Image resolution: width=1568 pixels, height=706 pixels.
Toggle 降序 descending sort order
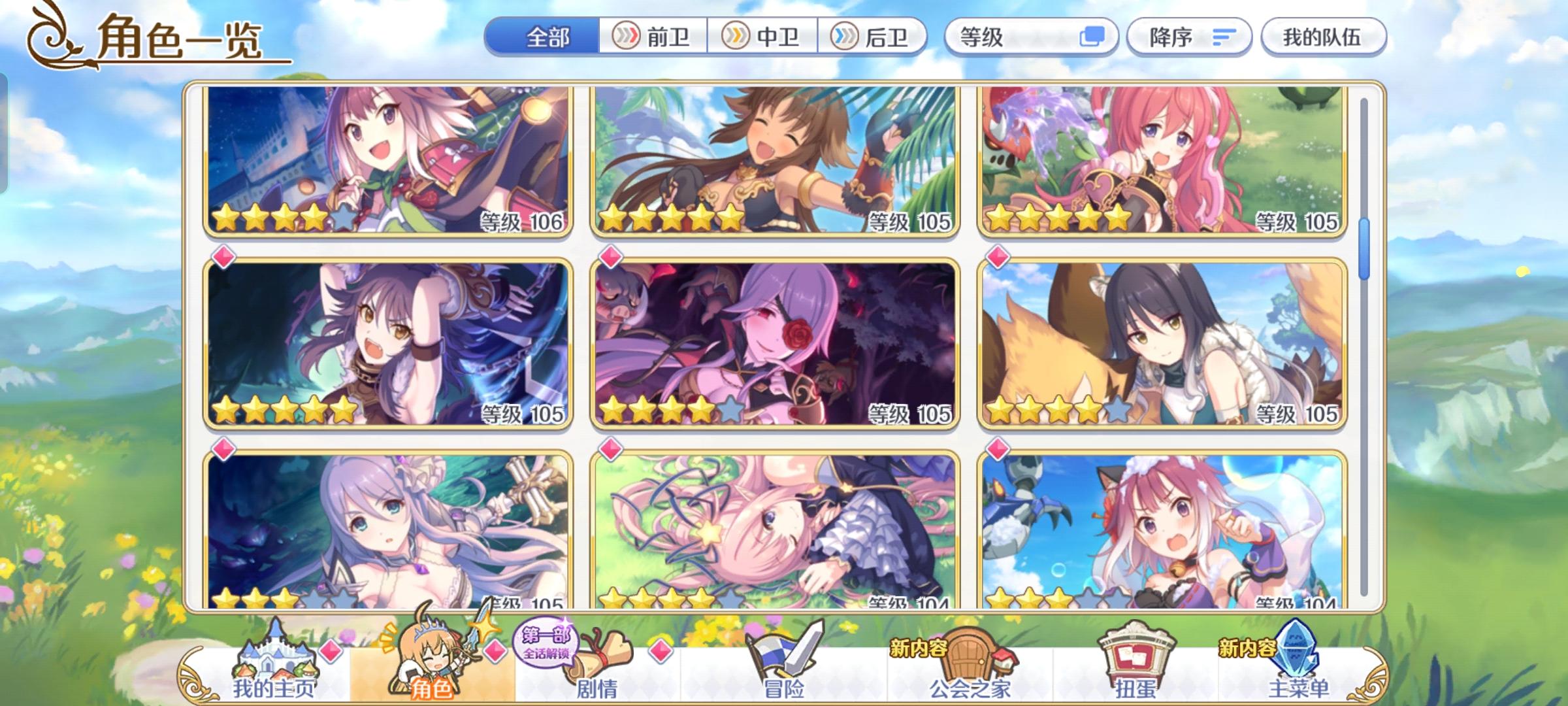1189,37
